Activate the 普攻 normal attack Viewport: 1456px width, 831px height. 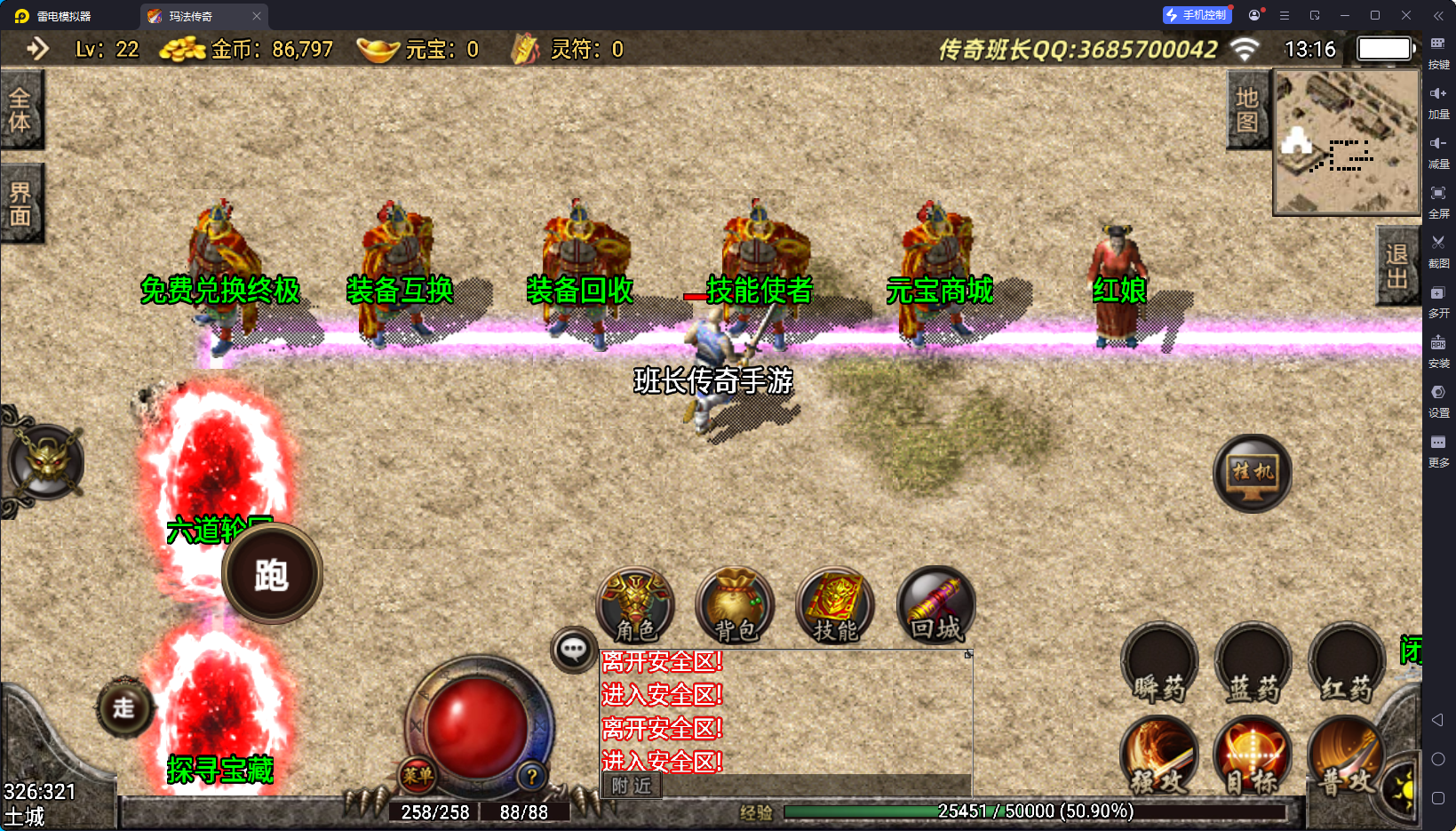[x=1344, y=755]
